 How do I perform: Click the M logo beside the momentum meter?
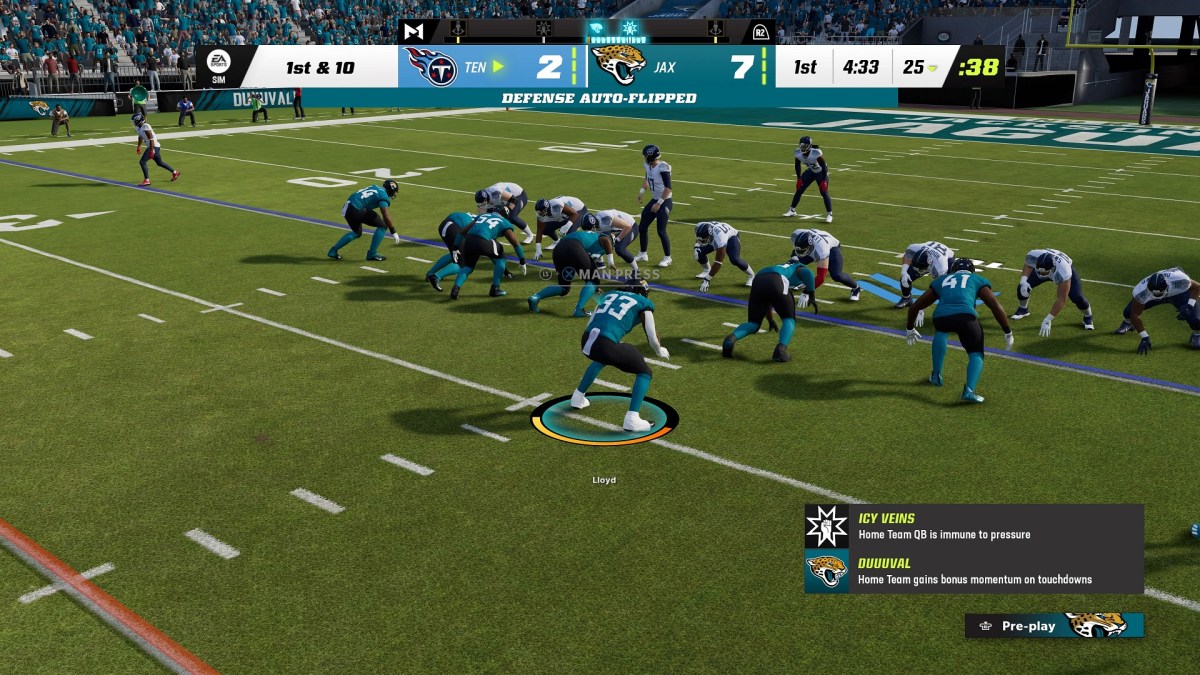coord(413,31)
